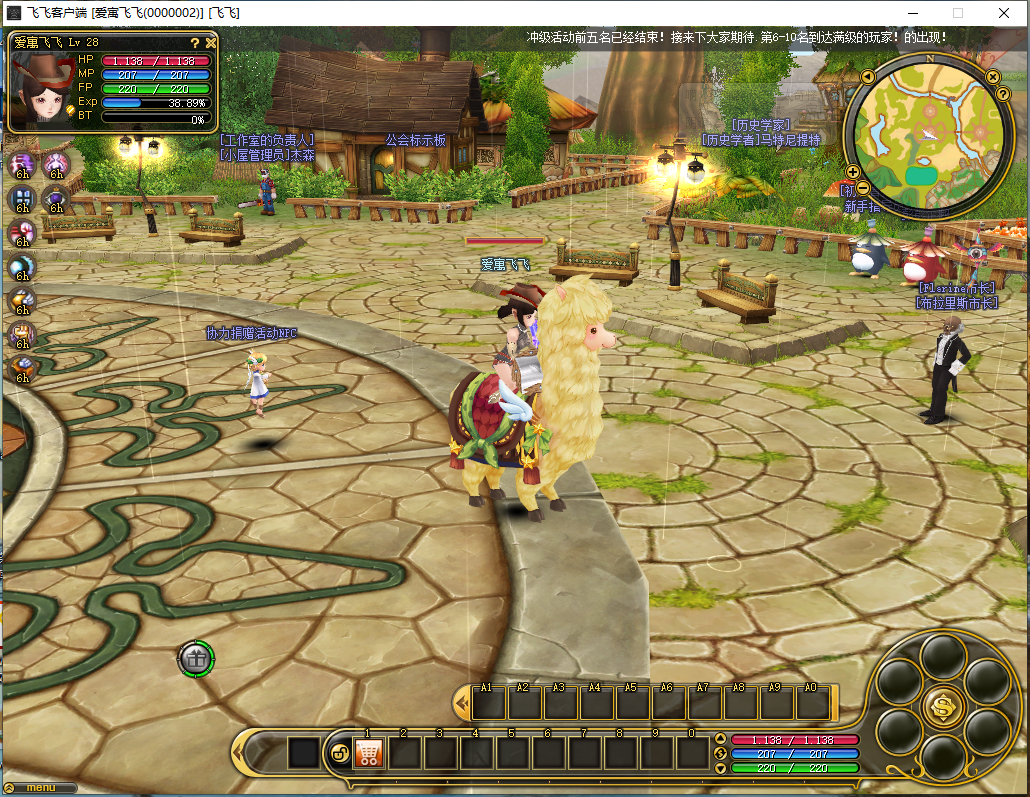
Task: Open the menu button at bottom-left
Action: click(x=40, y=788)
